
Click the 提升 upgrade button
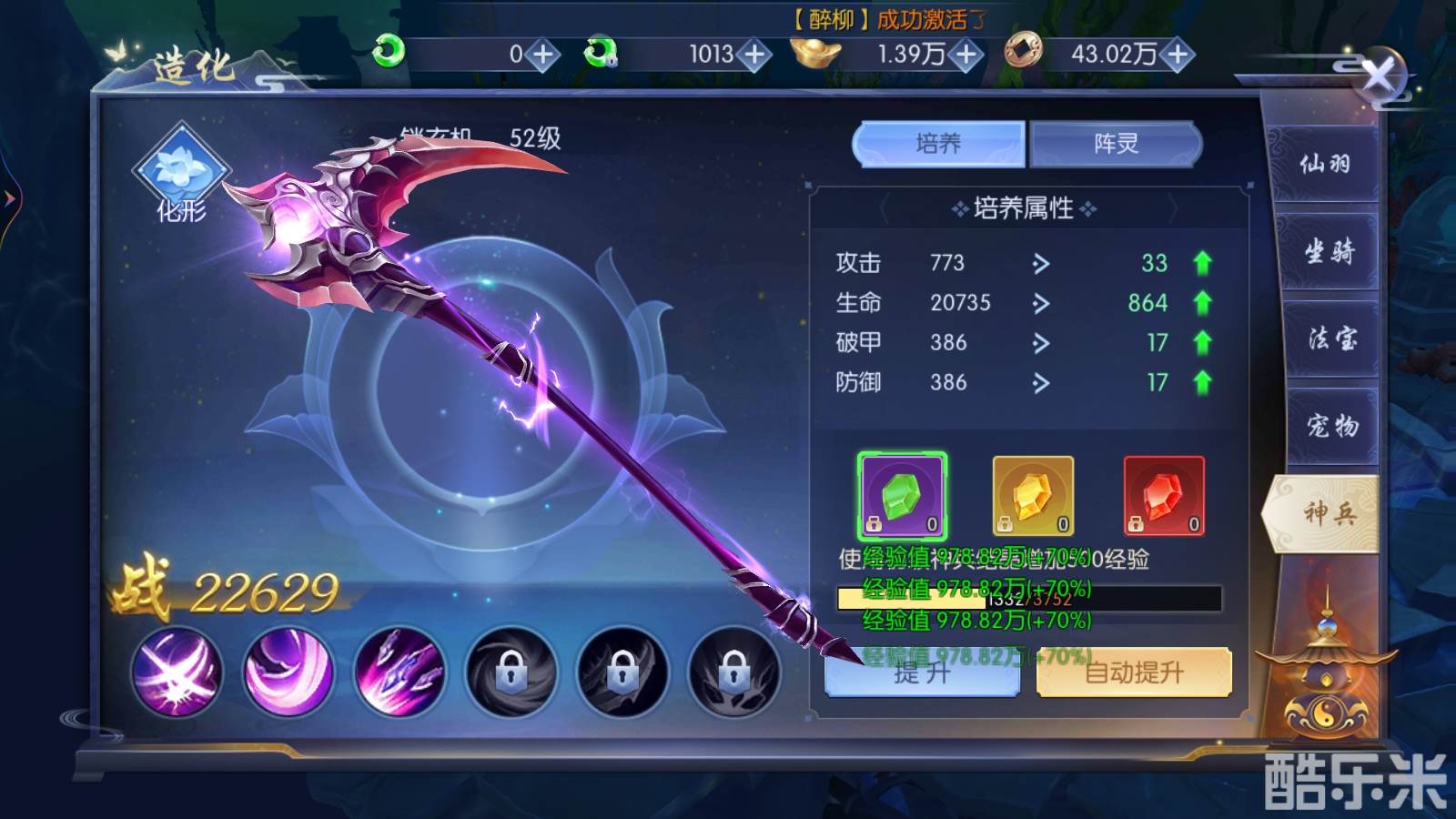click(x=921, y=673)
